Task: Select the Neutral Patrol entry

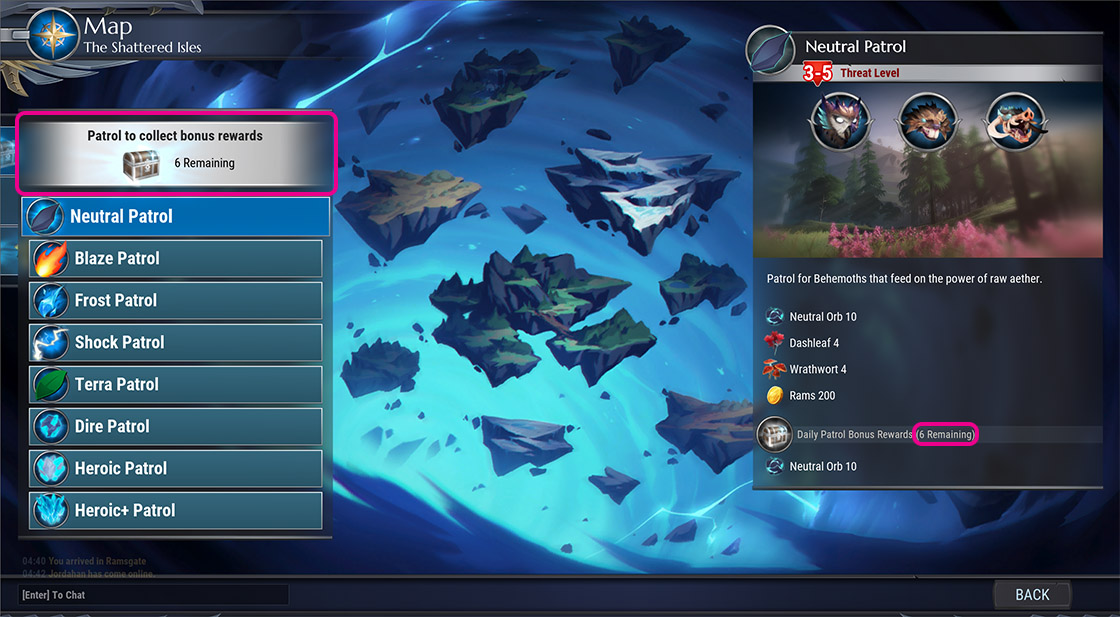Action: coord(176,216)
